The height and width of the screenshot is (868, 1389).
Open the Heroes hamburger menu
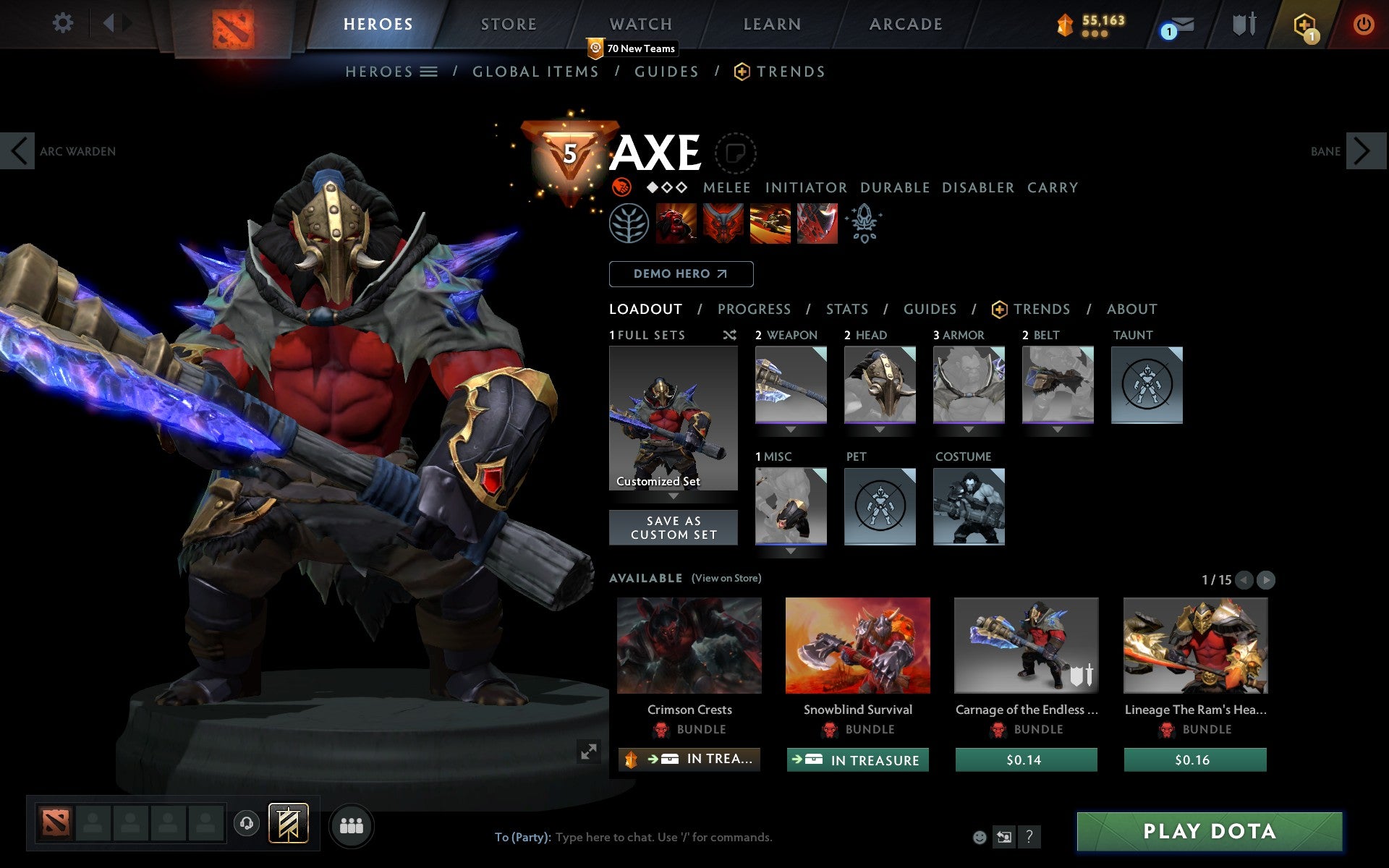(x=428, y=72)
